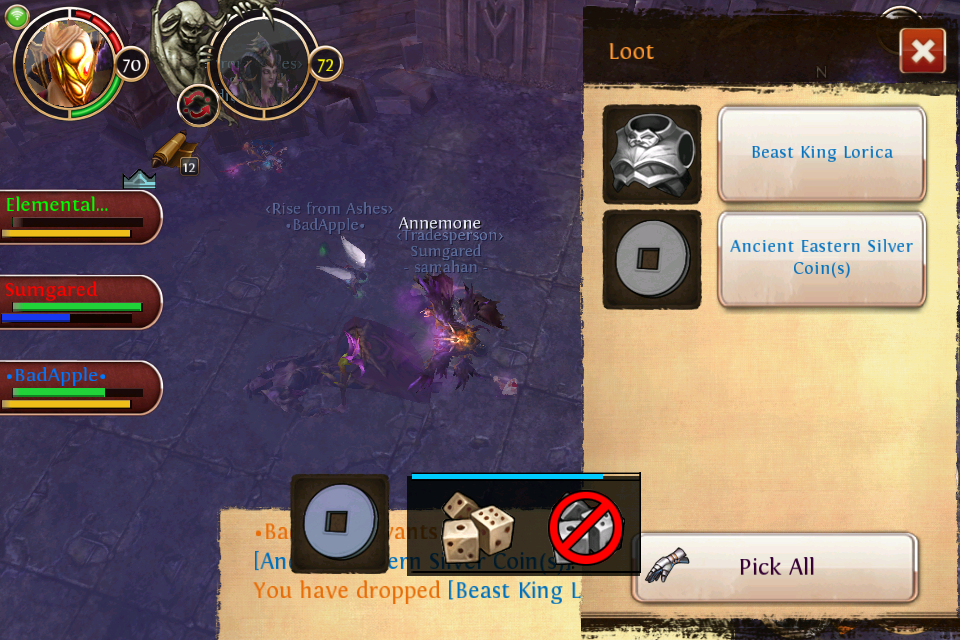This screenshot has width=960, height=640.
Task: Click the green connection status icon
Action: coord(17,17)
